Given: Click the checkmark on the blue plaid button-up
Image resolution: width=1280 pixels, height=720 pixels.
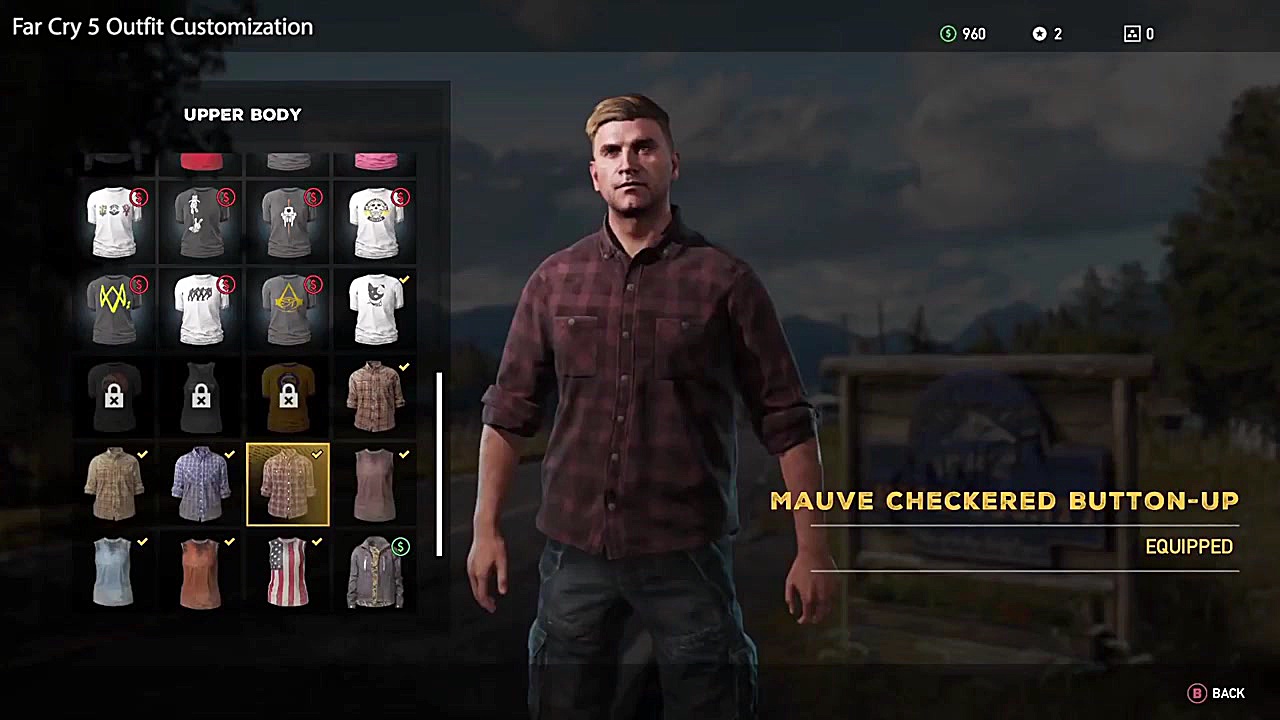Looking at the screenshot, I should coord(229,454).
